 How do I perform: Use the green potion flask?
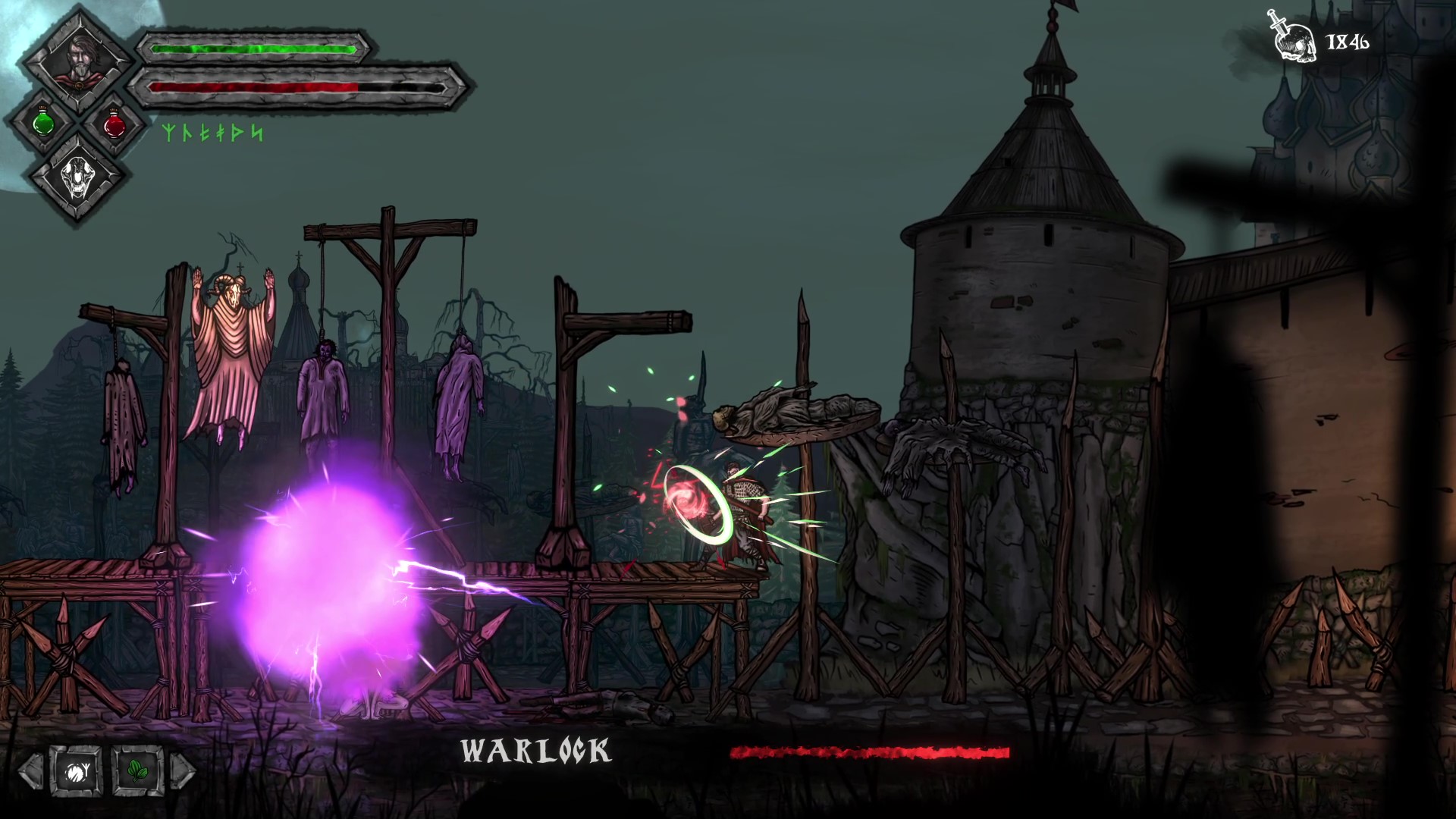(x=44, y=123)
